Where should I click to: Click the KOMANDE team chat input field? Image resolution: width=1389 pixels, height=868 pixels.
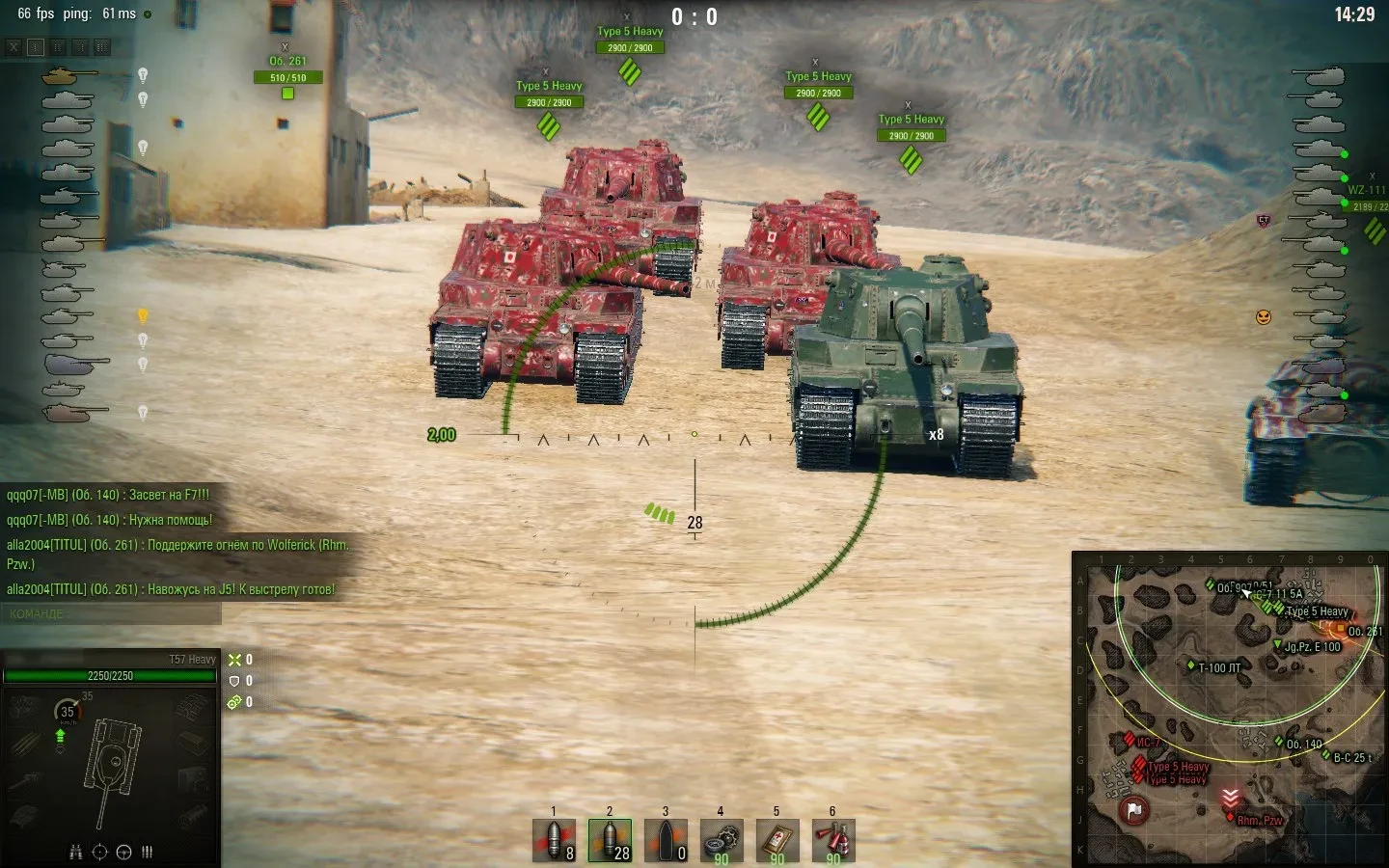pos(111,614)
